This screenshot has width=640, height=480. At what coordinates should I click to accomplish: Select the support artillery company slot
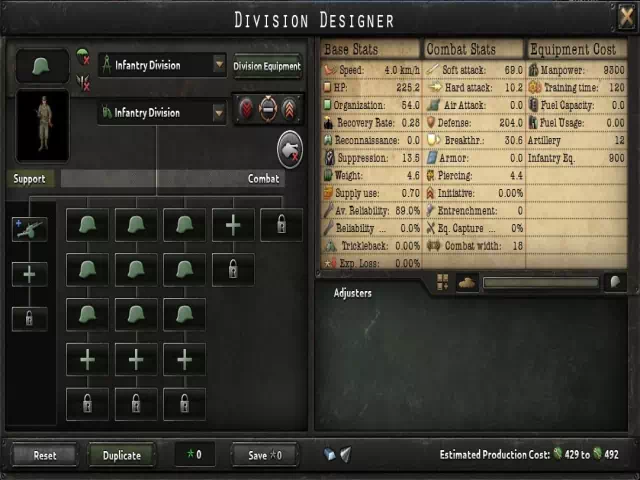coord(29,229)
